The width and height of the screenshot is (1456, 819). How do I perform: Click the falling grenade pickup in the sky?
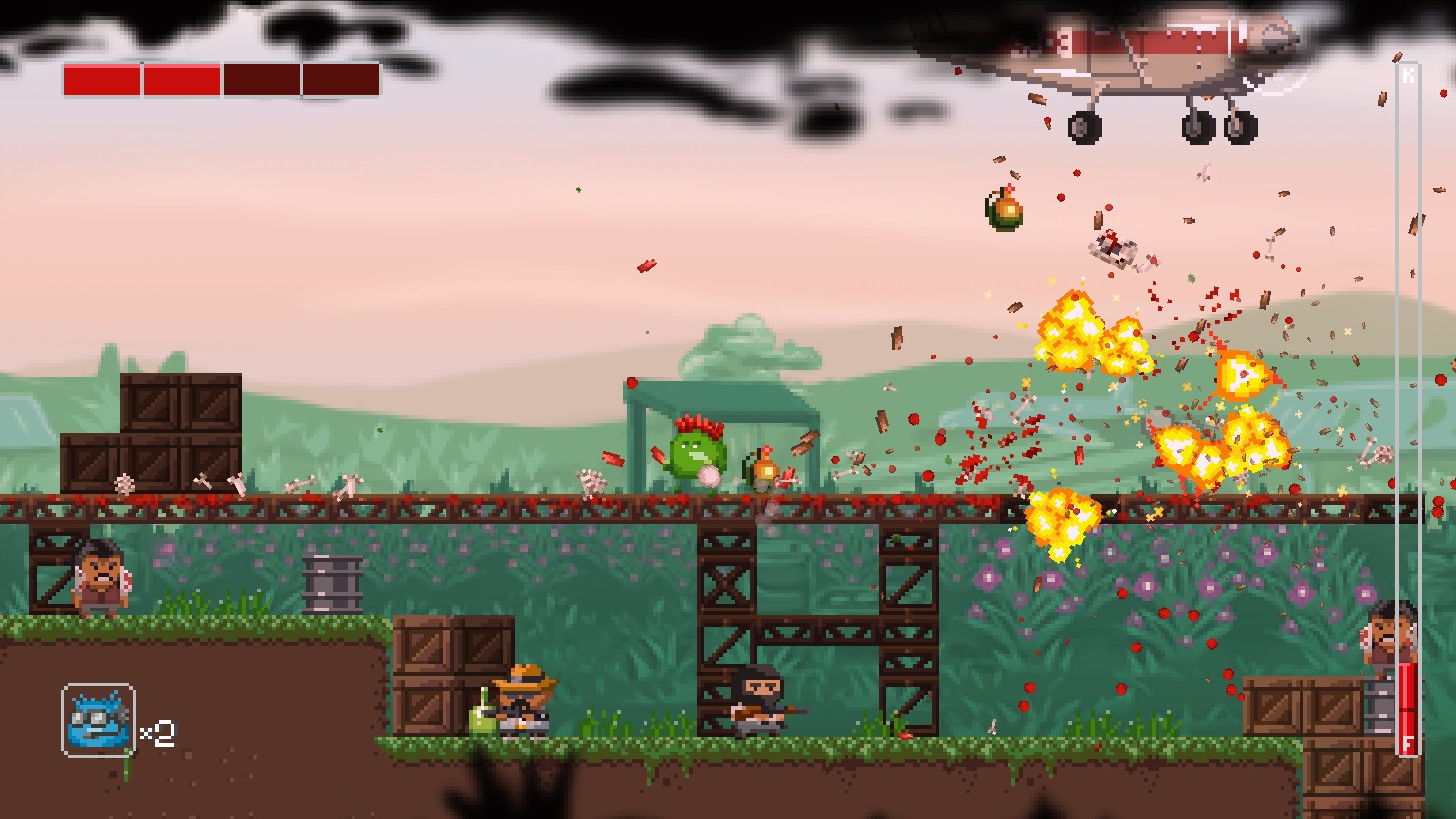(x=1003, y=210)
